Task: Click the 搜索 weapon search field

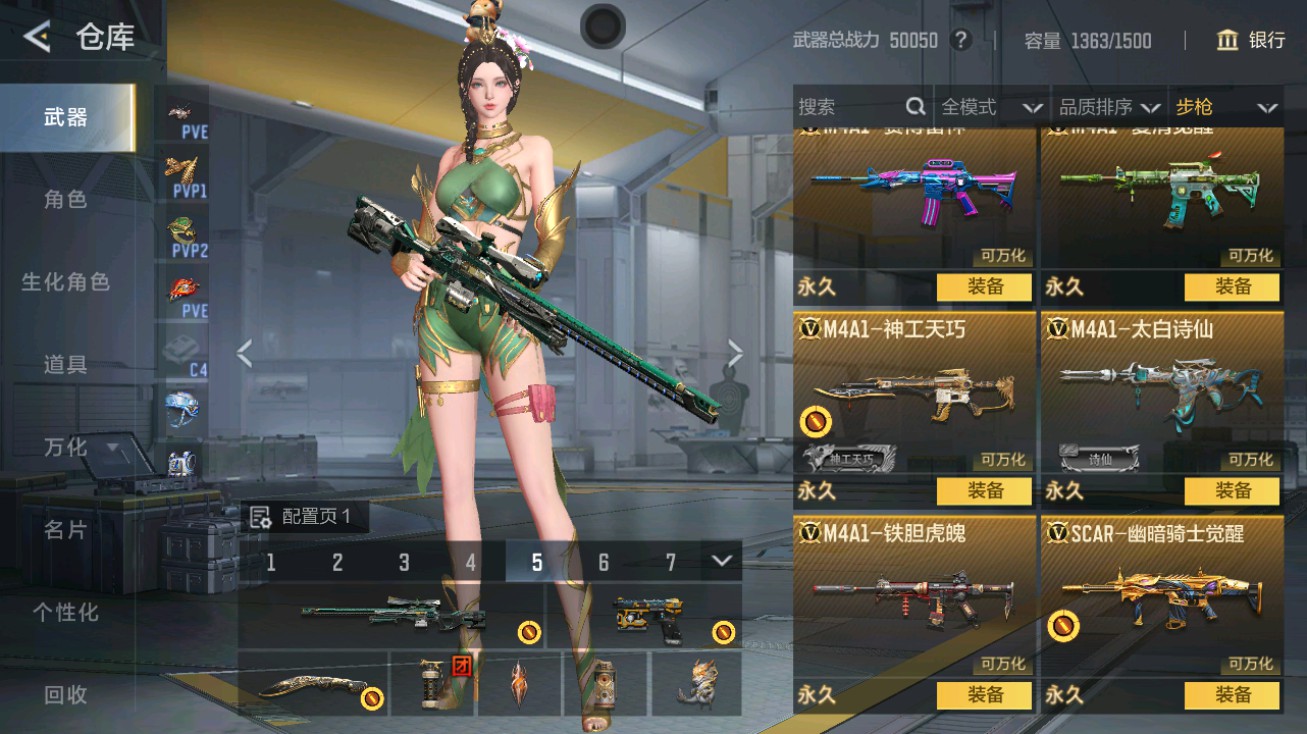Action: (x=850, y=107)
